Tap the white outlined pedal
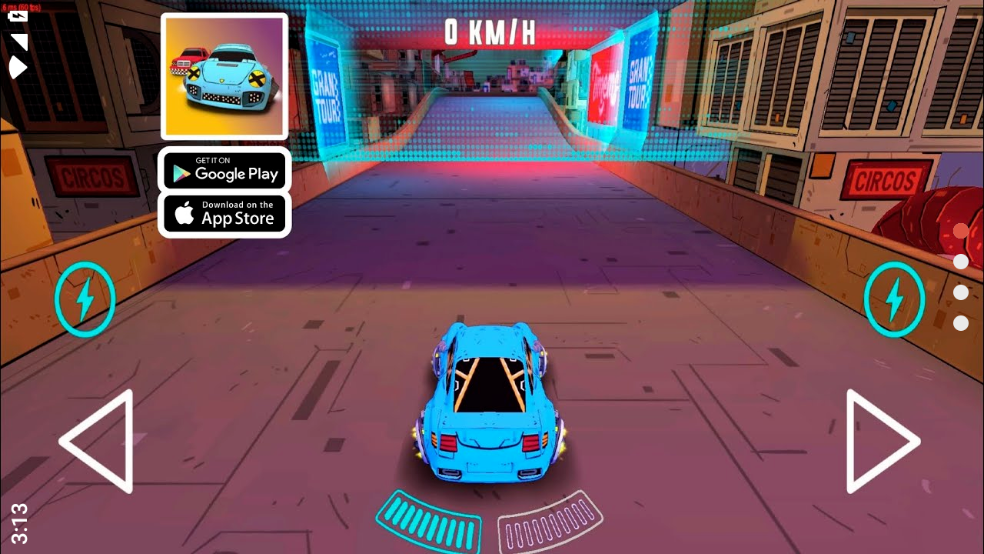Viewport: 984px width, 554px height. point(550,520)
